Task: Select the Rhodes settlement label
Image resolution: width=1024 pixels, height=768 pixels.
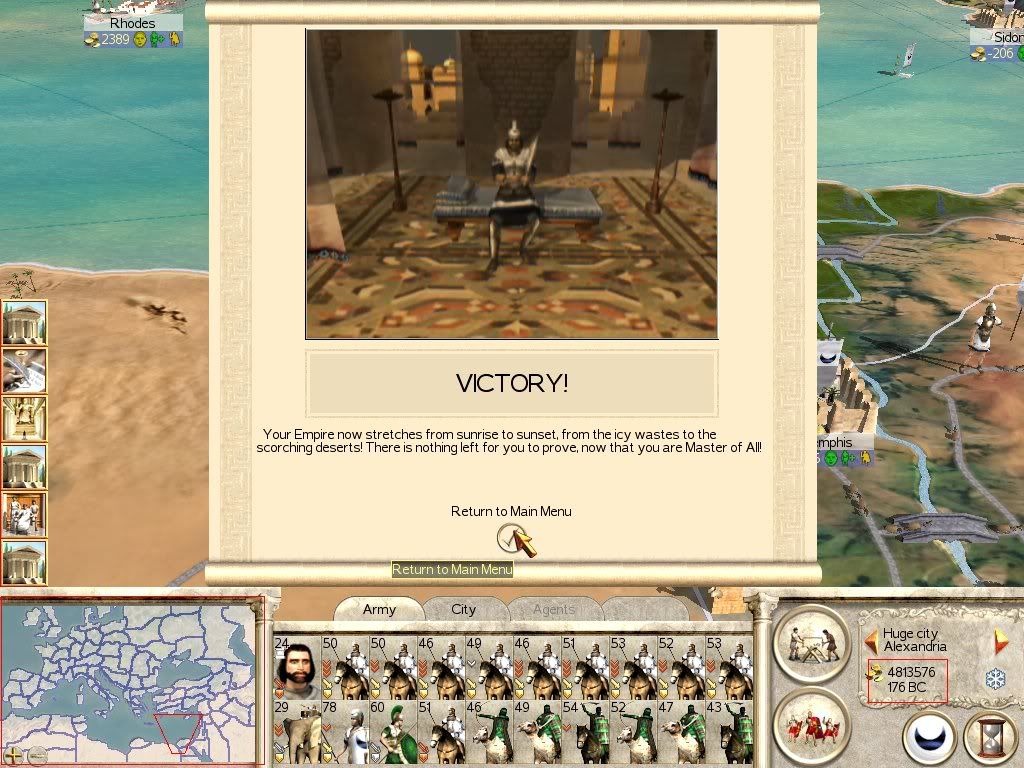Action: [133, 23]
